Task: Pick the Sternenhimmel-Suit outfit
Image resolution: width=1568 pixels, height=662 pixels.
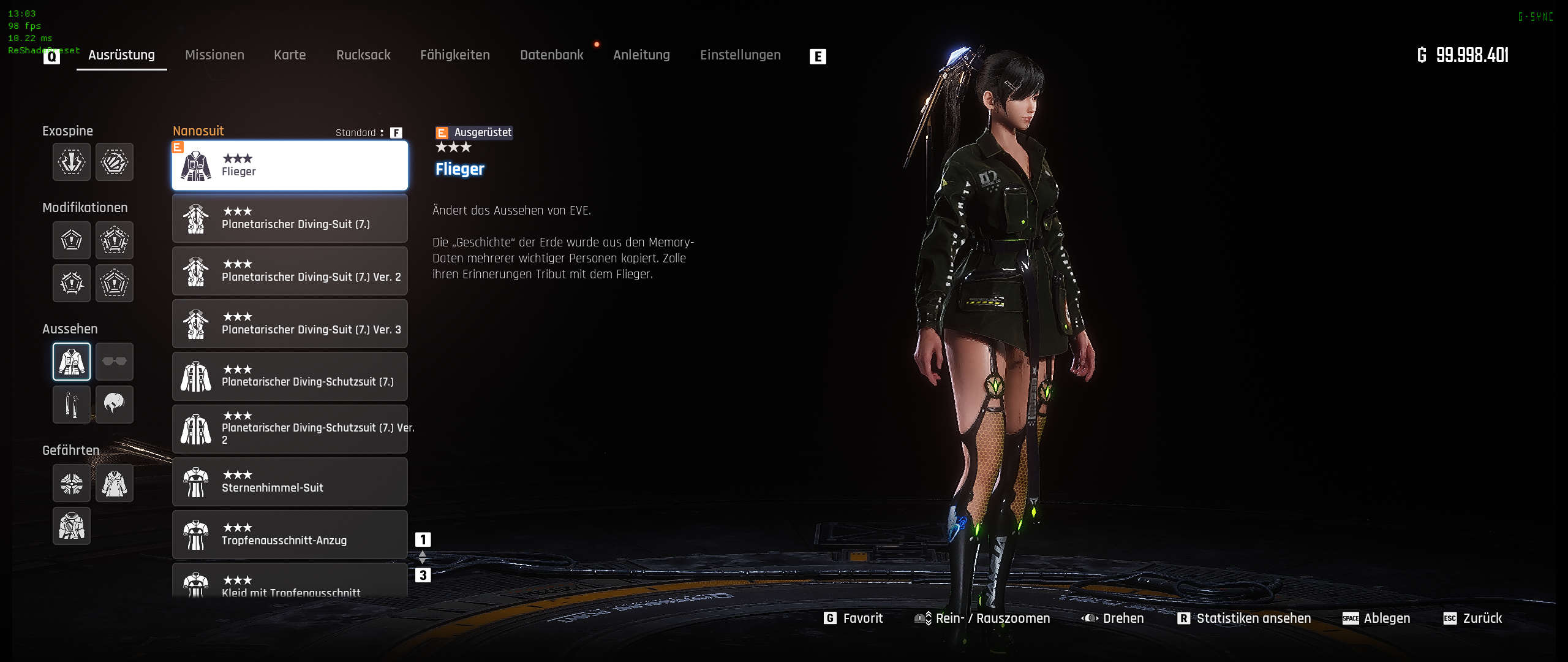Action: coord(290,482)
